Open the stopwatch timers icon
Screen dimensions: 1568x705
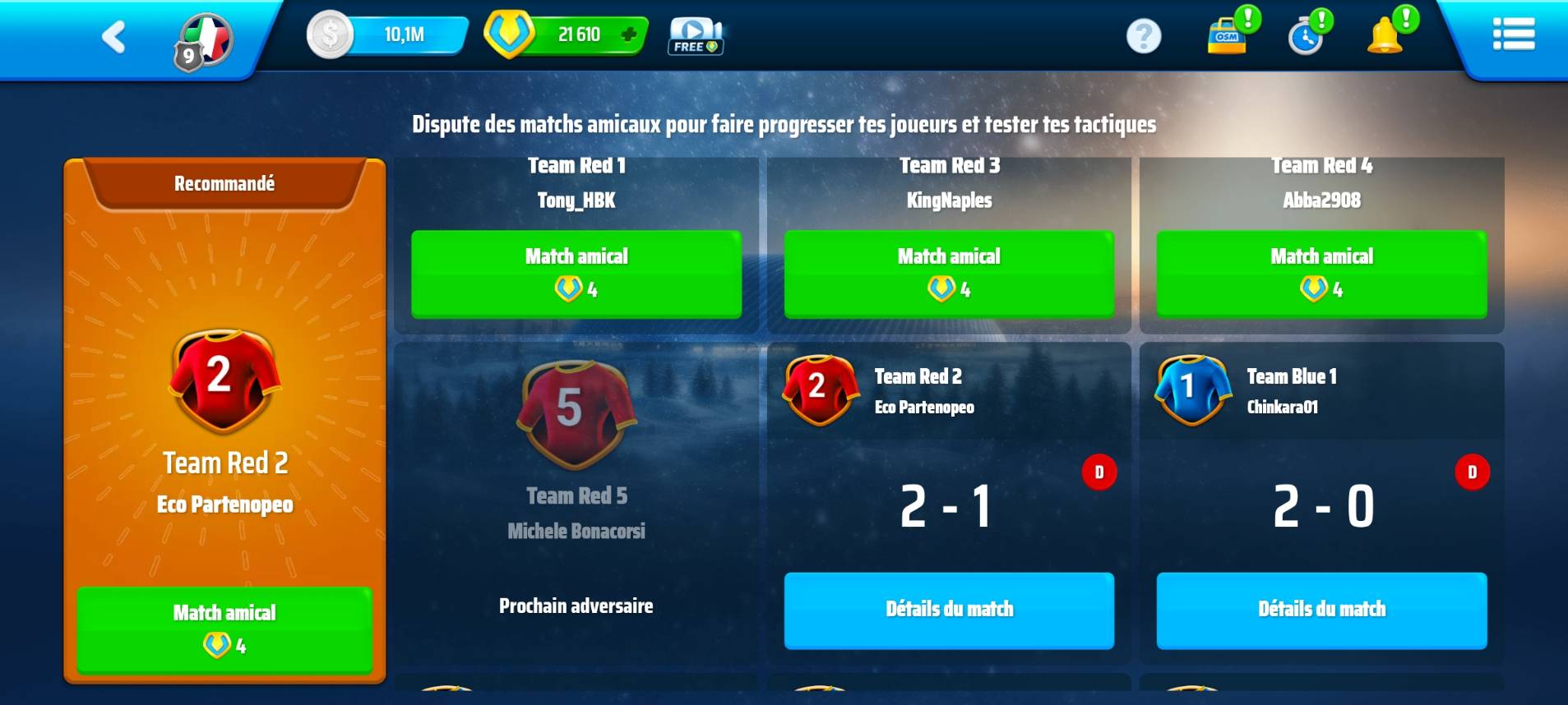pos(1306,36)
